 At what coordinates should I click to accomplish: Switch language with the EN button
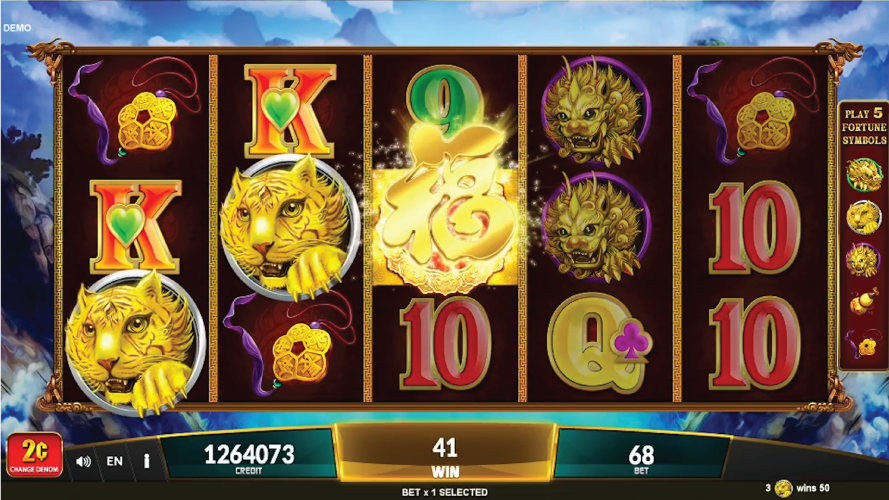coord(115,461)
